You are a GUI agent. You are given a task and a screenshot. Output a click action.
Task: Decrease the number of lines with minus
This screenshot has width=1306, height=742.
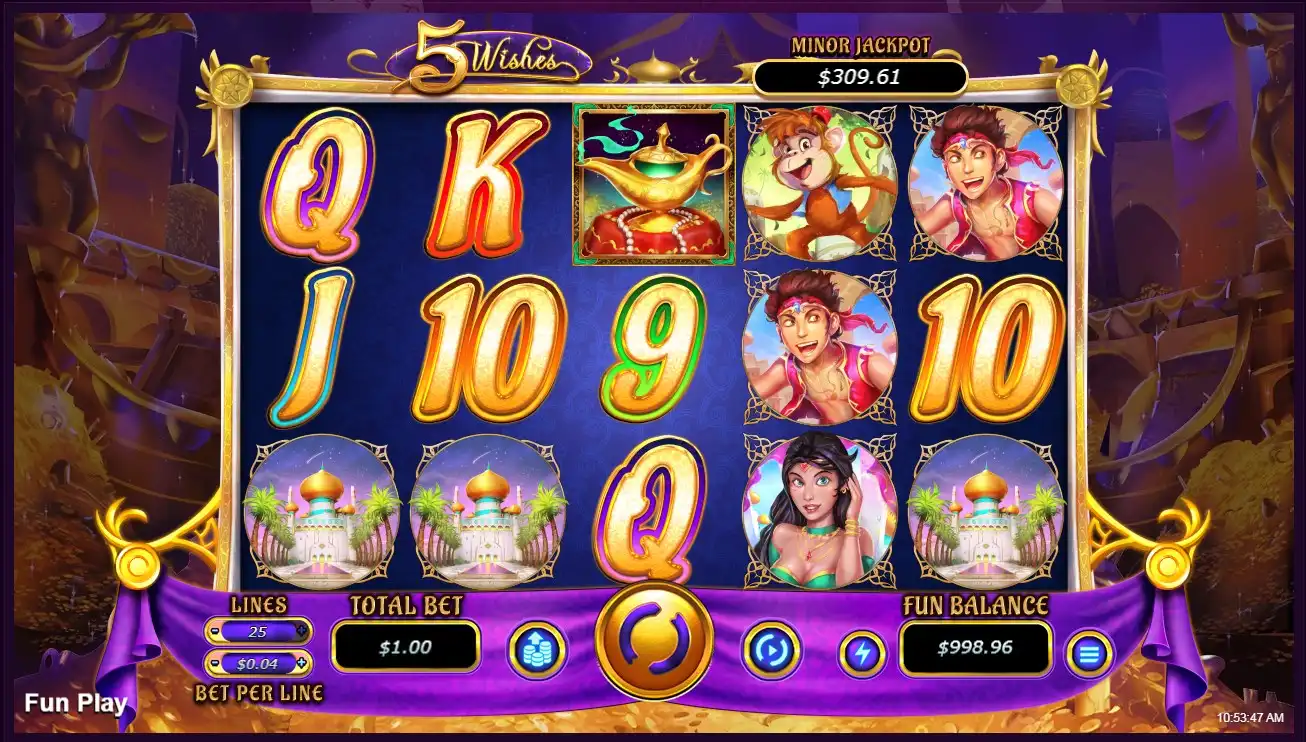coord(215,632)
